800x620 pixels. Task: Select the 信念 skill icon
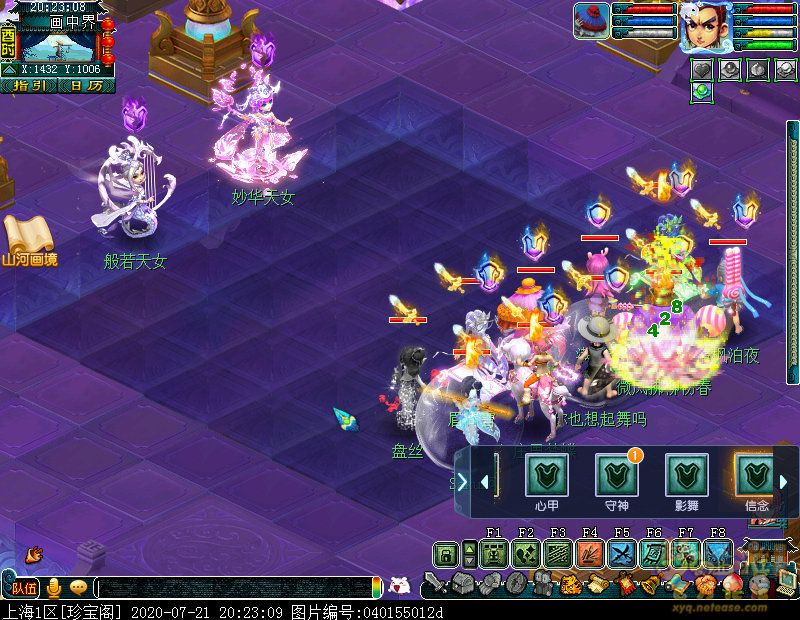pyautogui.click(x=754, y=475)
